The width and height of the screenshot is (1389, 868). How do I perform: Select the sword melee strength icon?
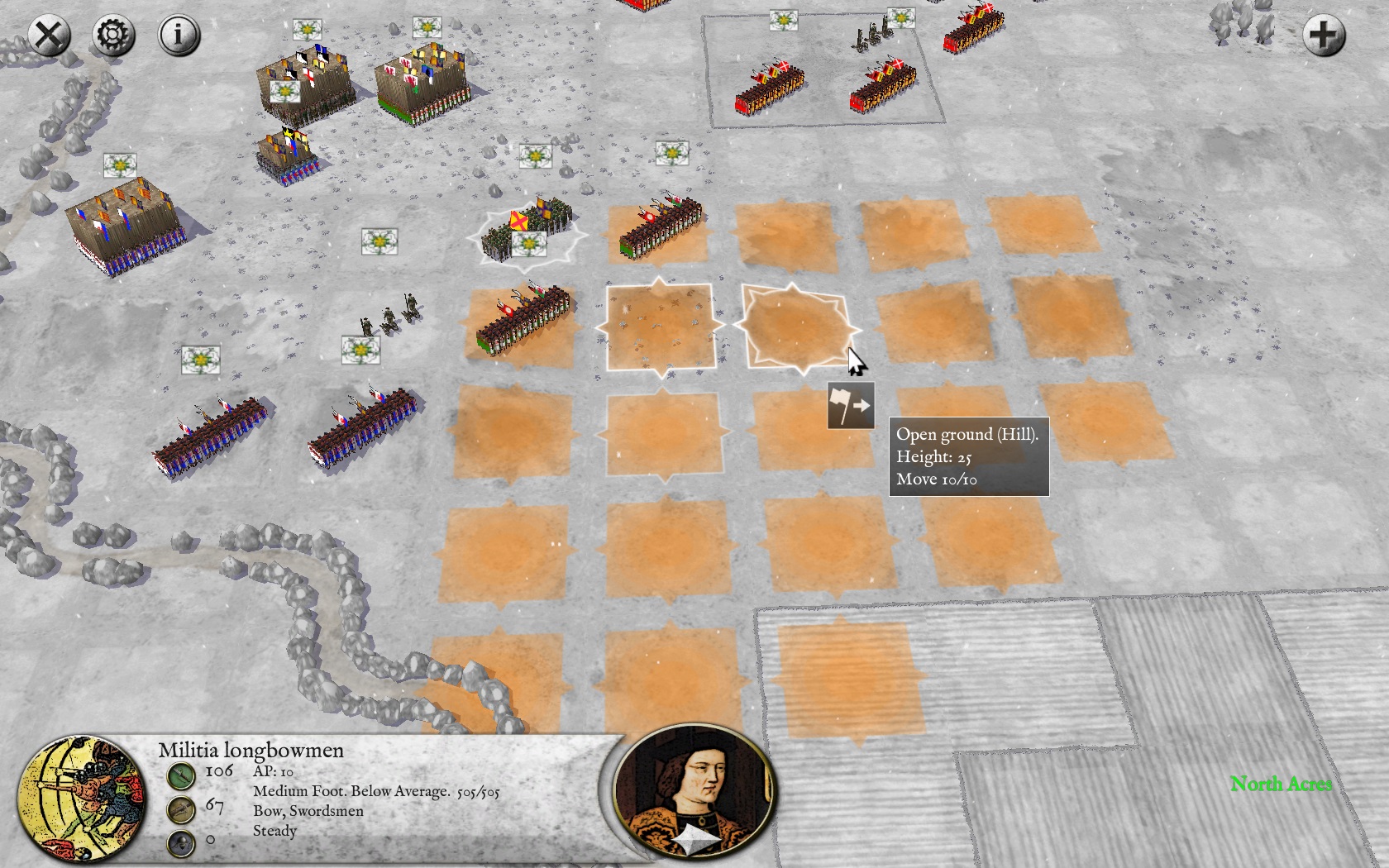(181, 775)
